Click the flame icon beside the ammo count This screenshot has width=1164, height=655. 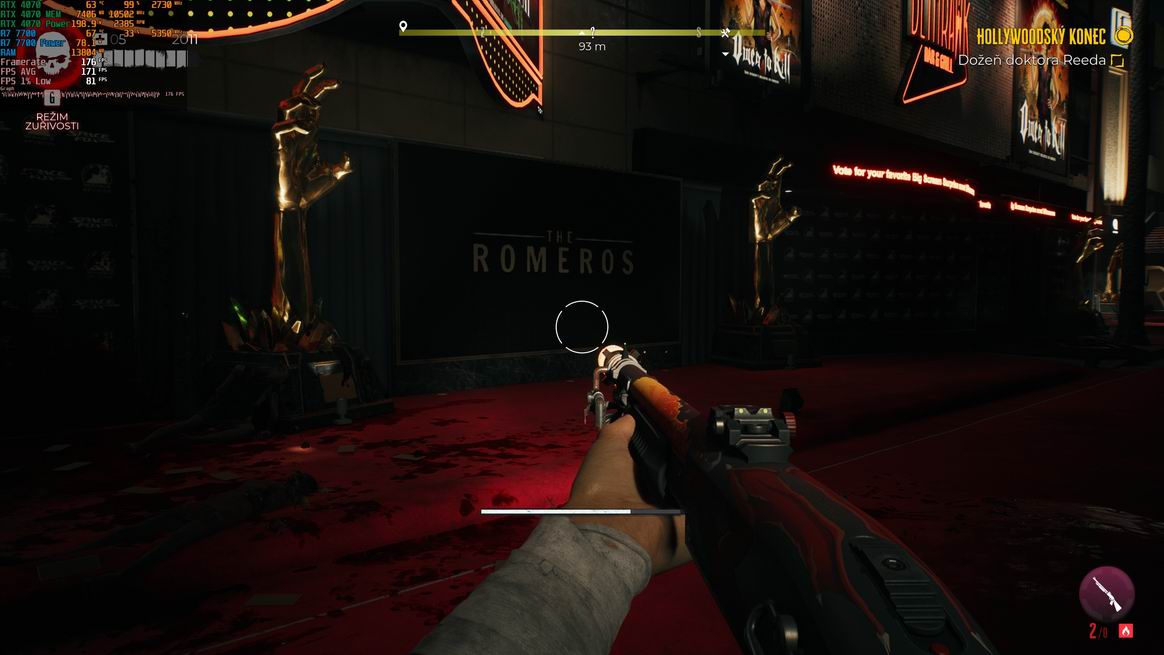click(1125, 631)
